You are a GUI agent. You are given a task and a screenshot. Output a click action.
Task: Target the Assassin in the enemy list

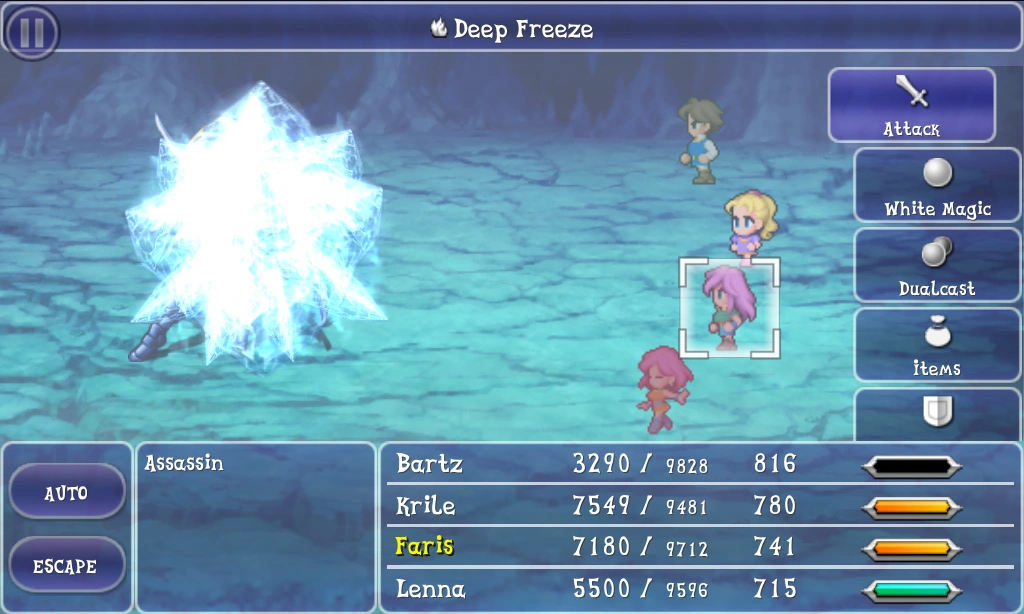[185, 464]
